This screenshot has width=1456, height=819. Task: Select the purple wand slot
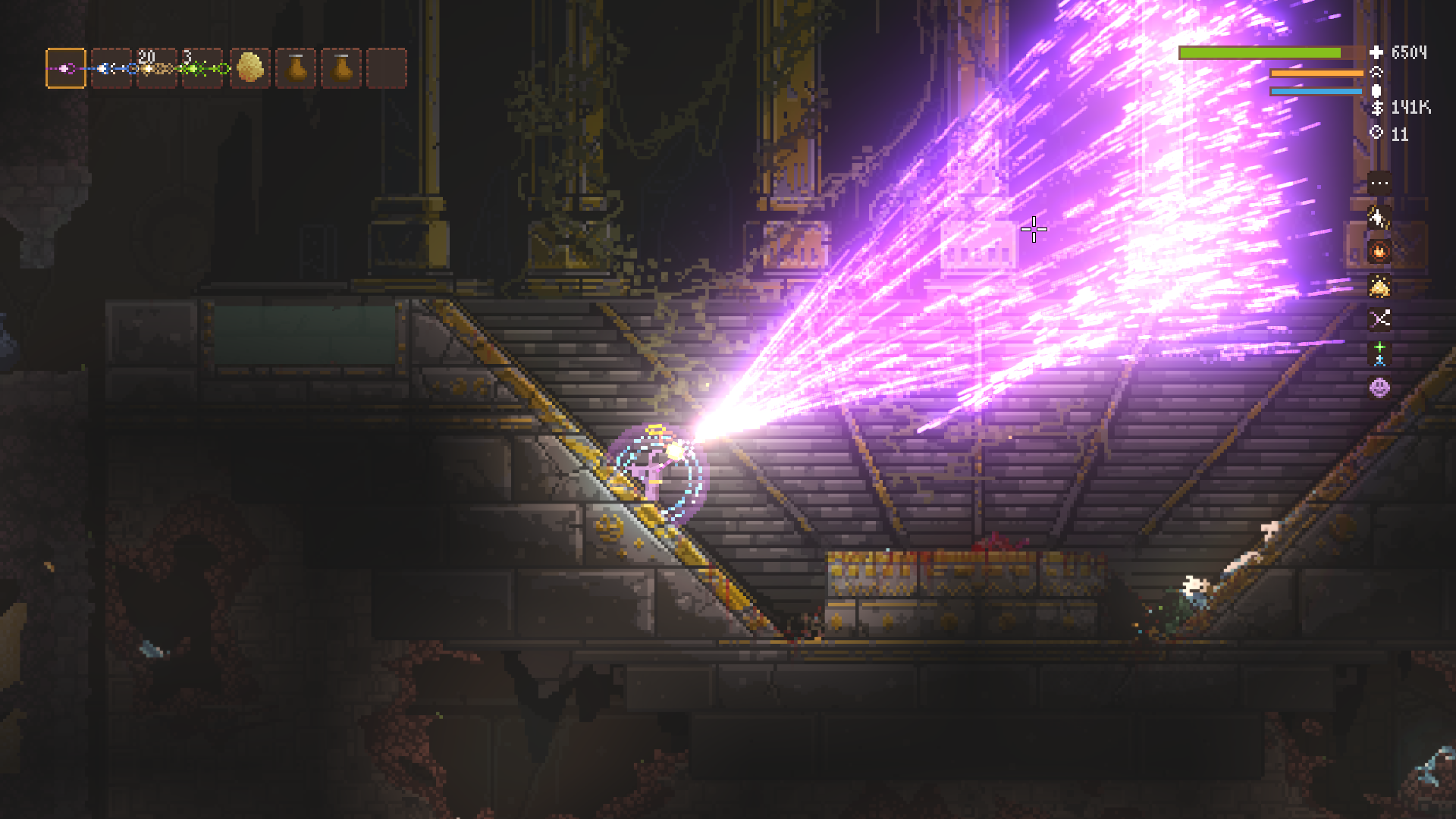(x=66, y=68)
